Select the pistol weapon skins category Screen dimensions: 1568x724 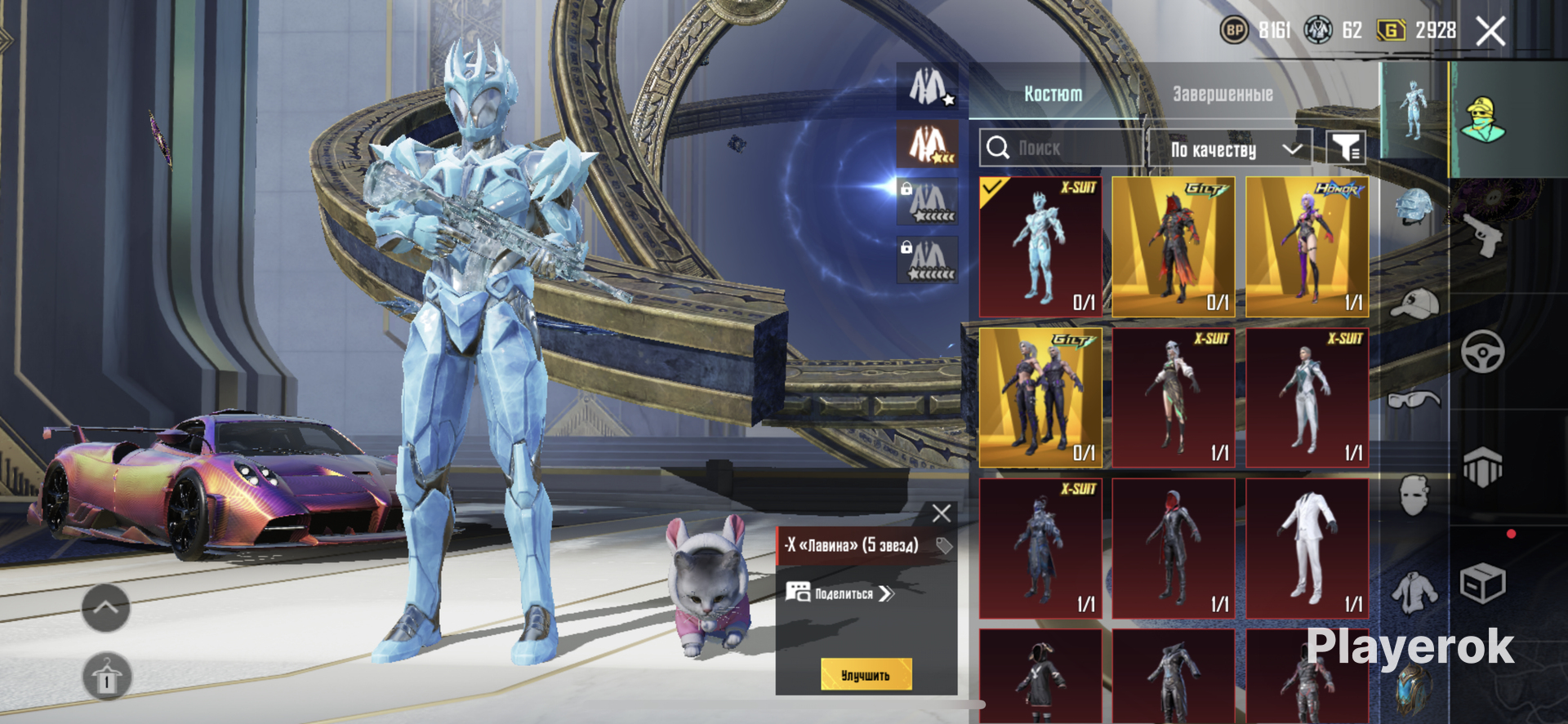tap(1482, 235)
